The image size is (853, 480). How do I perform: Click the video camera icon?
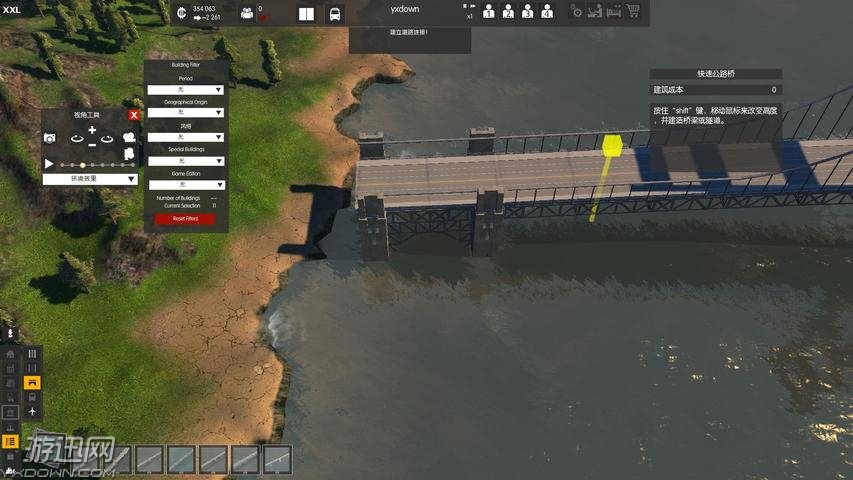pyautogui.click(x=128, y=137)
